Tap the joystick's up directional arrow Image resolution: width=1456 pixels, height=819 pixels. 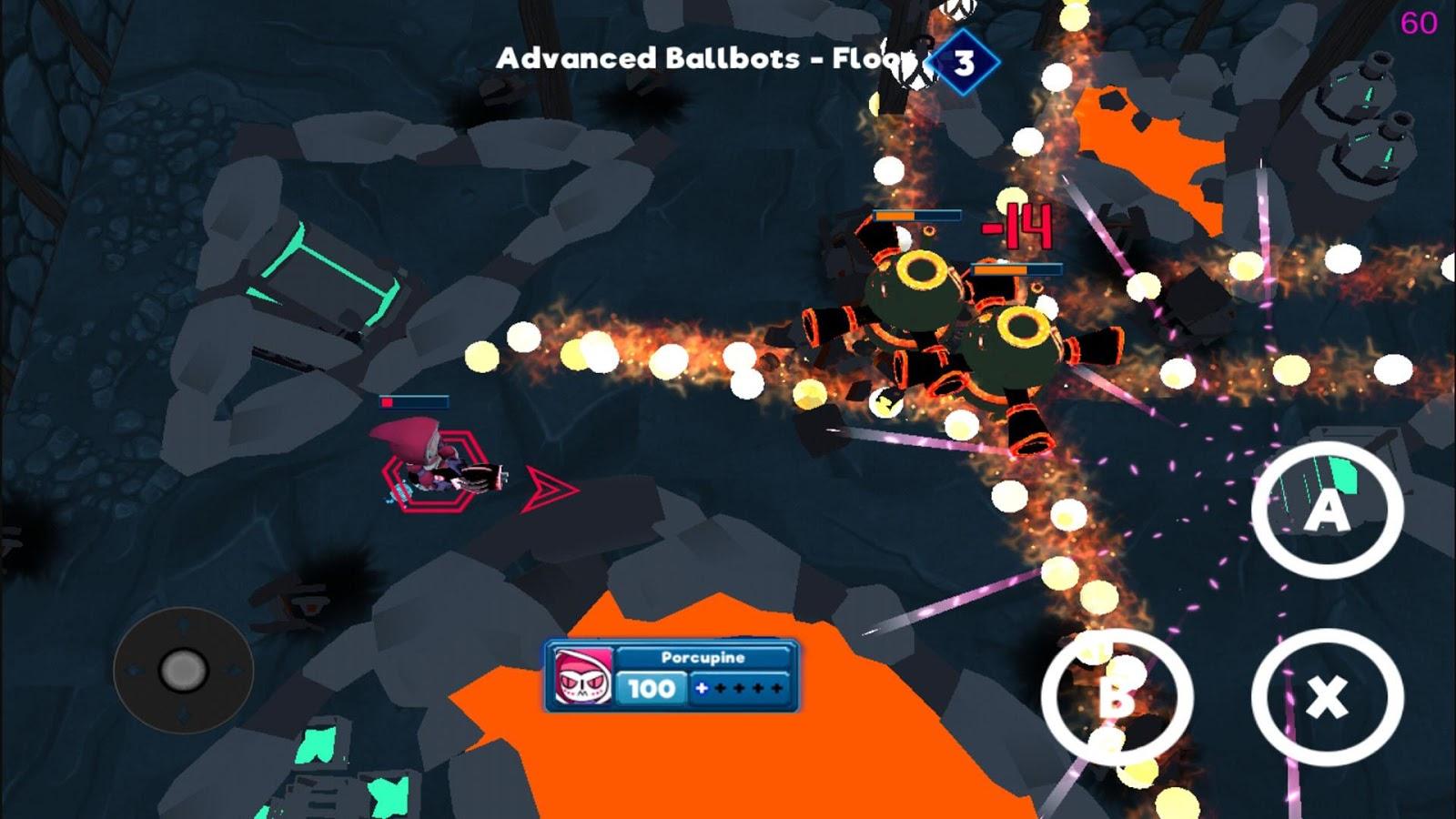[x=182, y=625]
